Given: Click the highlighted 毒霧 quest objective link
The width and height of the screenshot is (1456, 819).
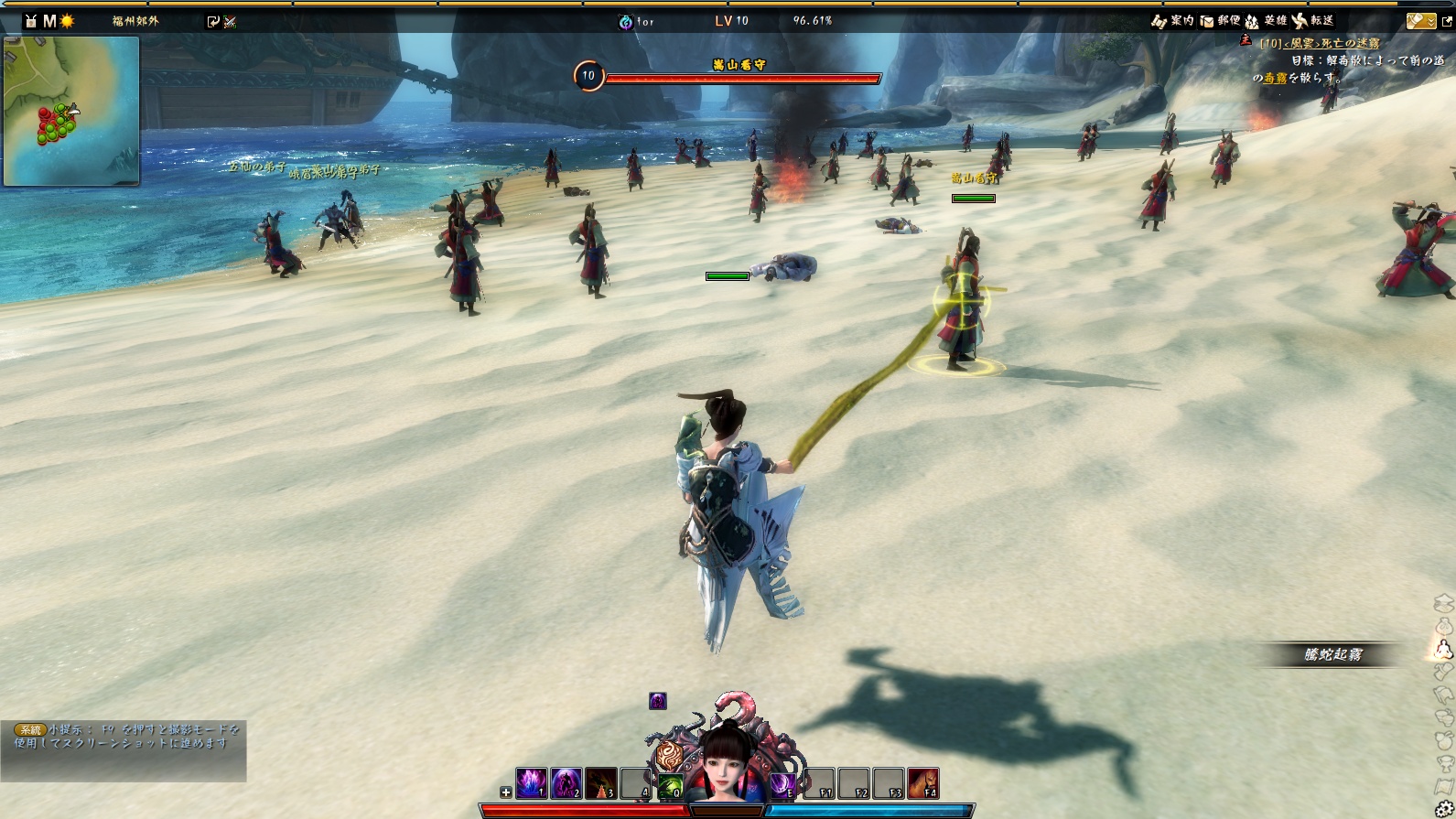Looking at the screenshot, I should pyautogui.click(x=1275, y=79).
